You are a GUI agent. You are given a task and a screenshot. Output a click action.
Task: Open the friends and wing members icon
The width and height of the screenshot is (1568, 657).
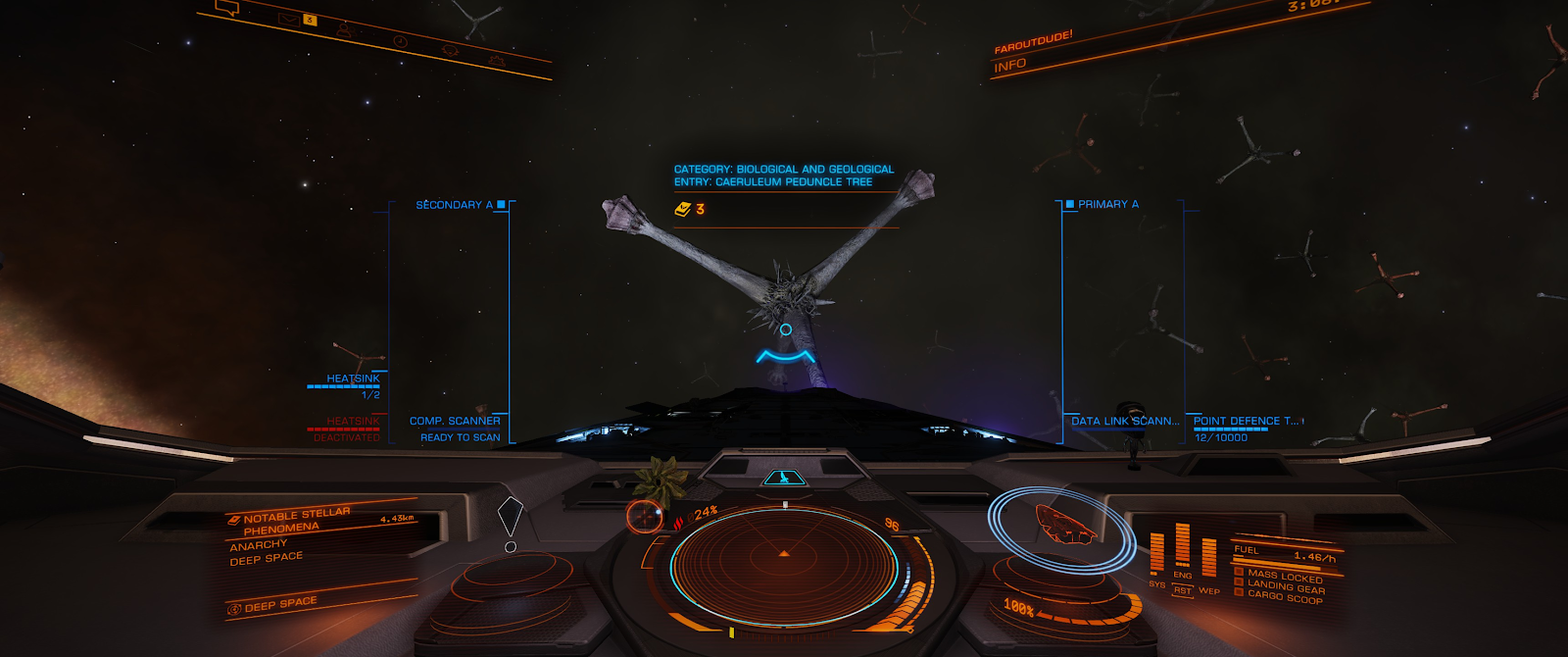click(x=344, y=30)
